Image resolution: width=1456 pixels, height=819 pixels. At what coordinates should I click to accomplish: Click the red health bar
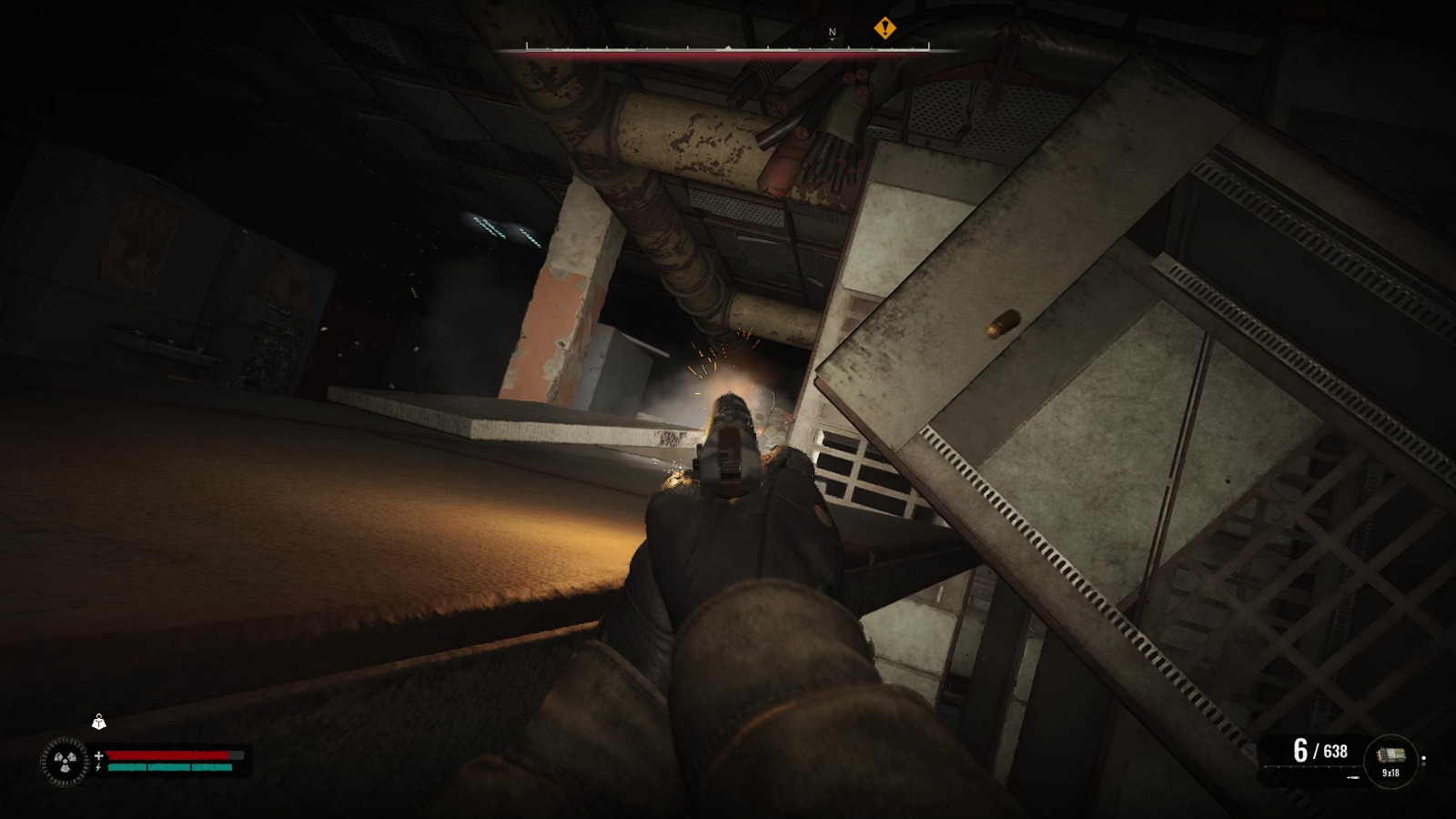point(167,755)
